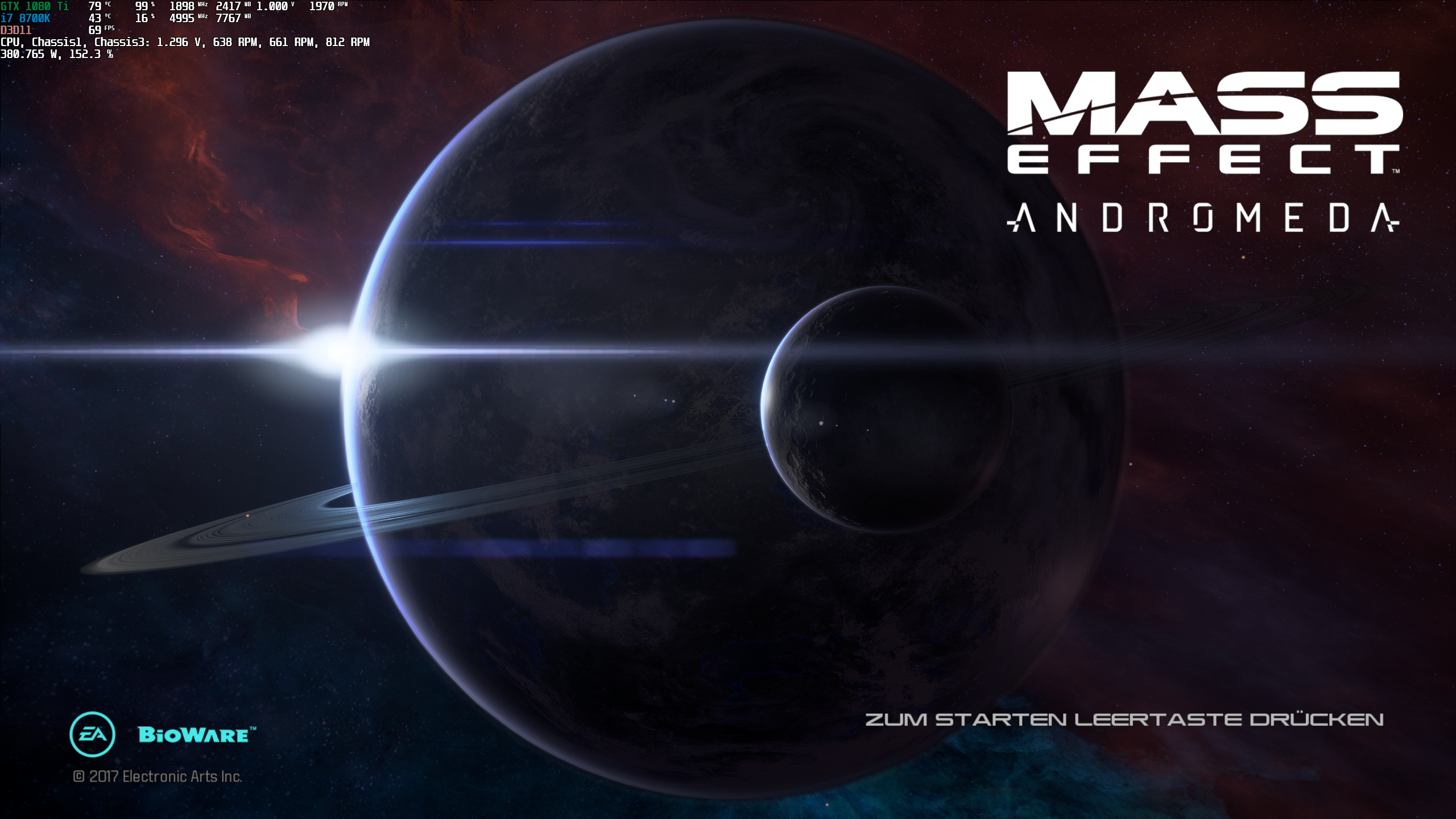
Task: Click the GPU voltage readout 1.000 V
Action: pos(273,7)
